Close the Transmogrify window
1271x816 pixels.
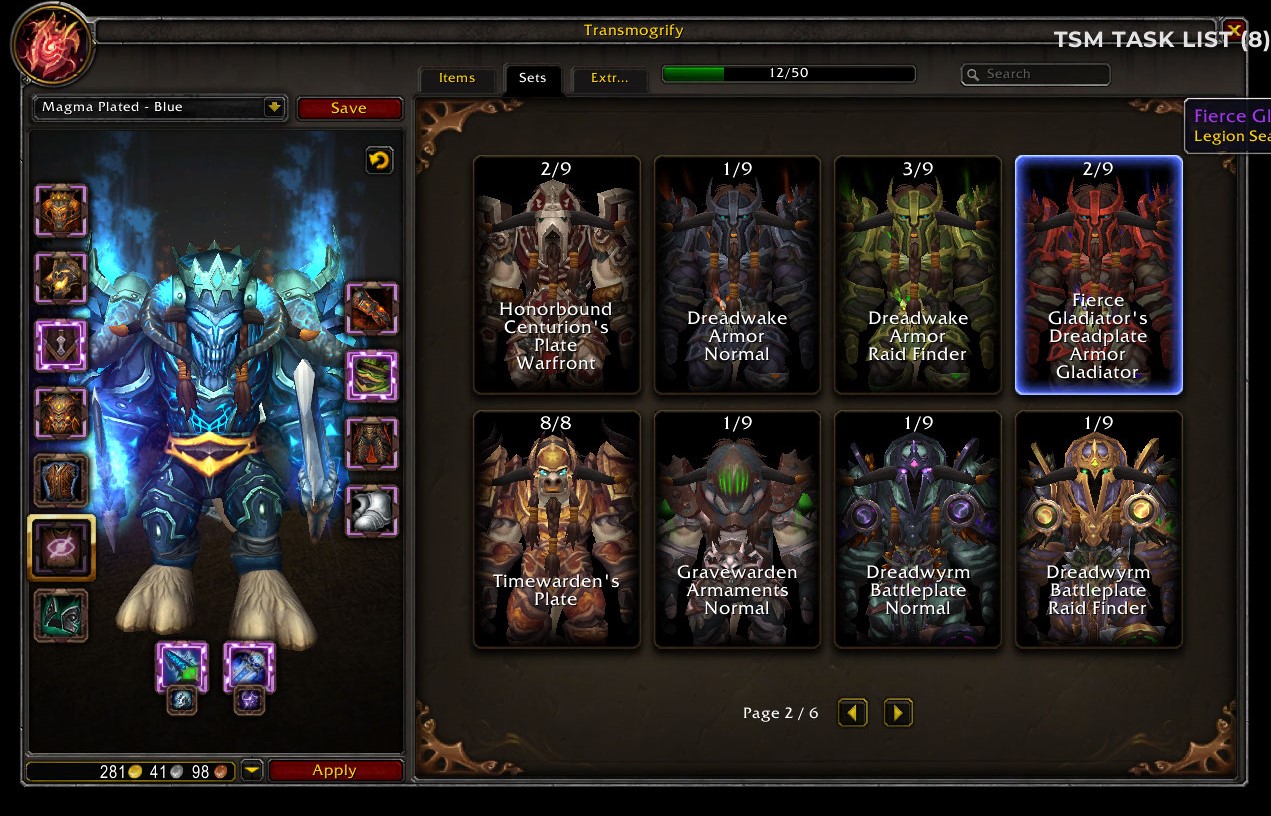tap(1234, 30)
